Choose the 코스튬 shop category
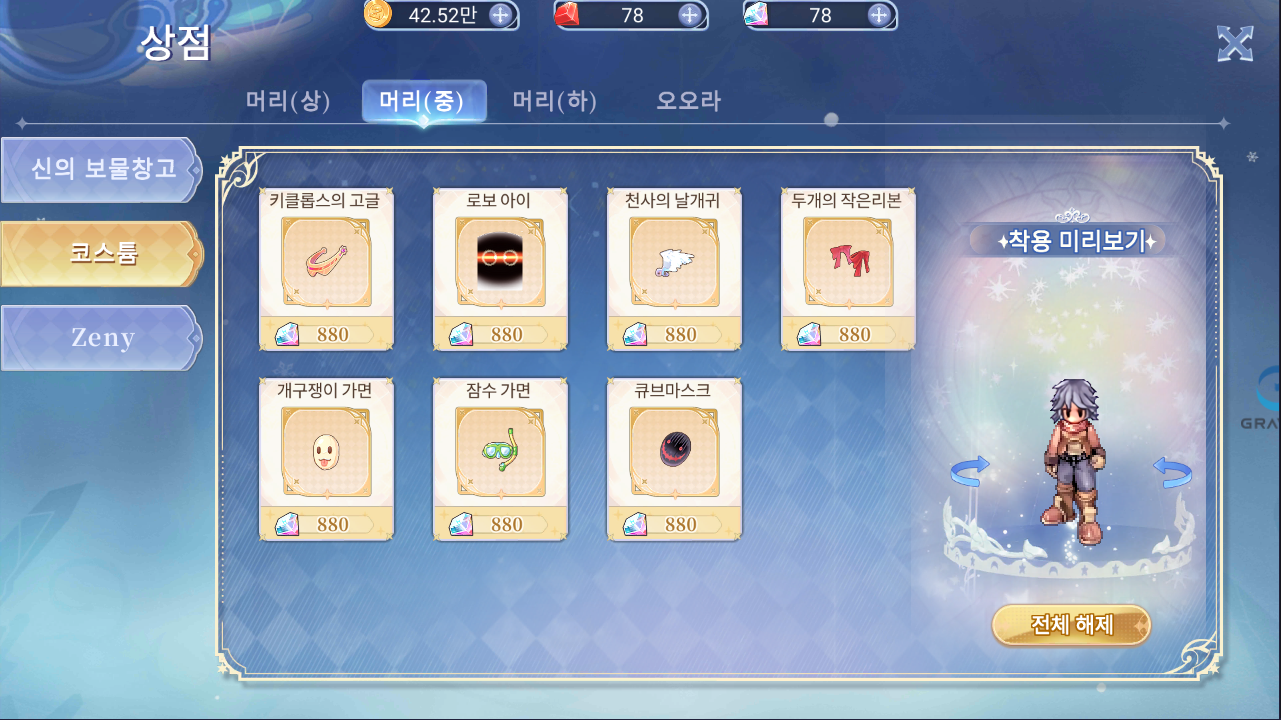 click(101, 253)
